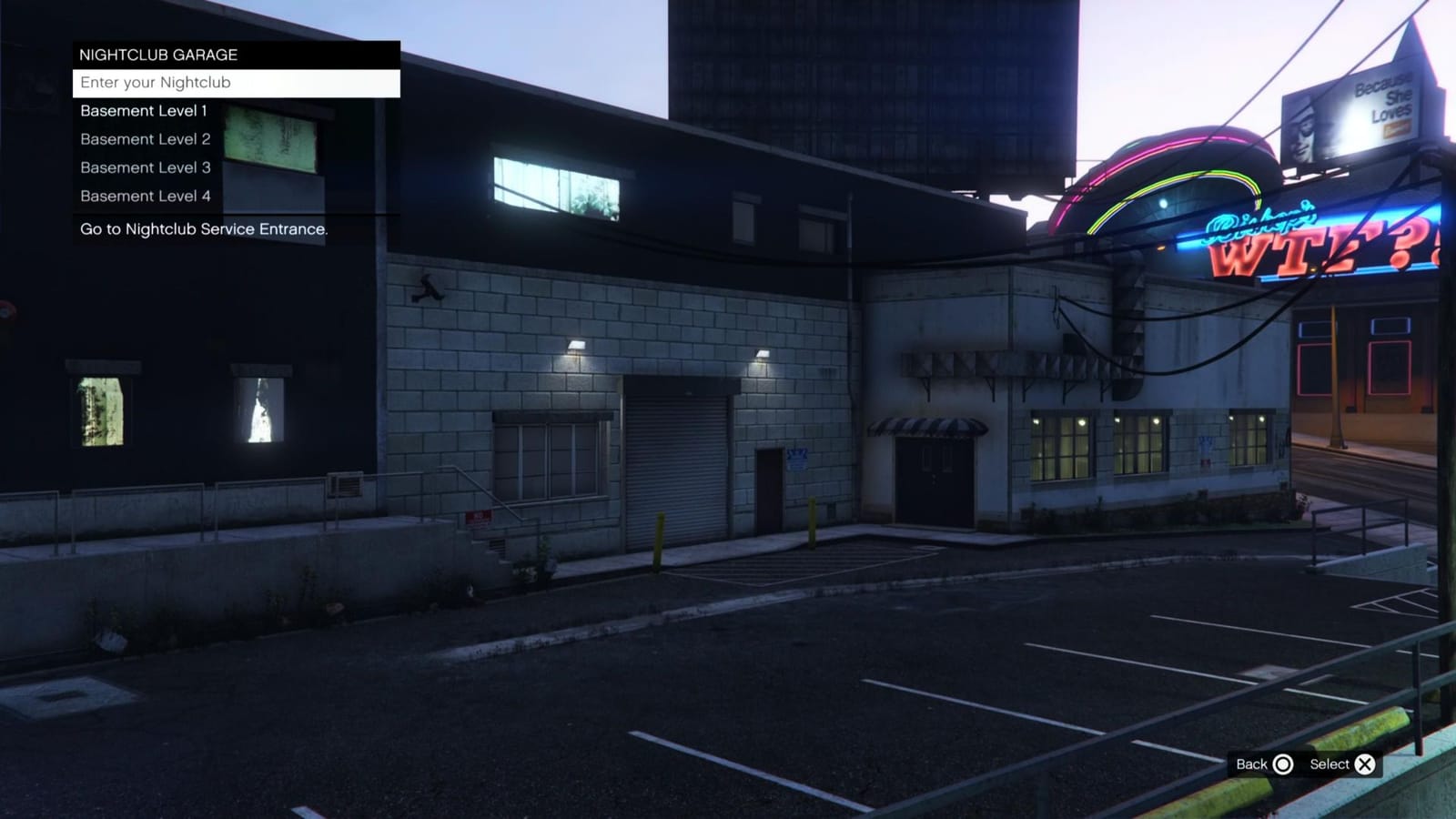Viewport: 1456px width, 819px height.
Task: Click the last option below the separator line
Action: 204,229
